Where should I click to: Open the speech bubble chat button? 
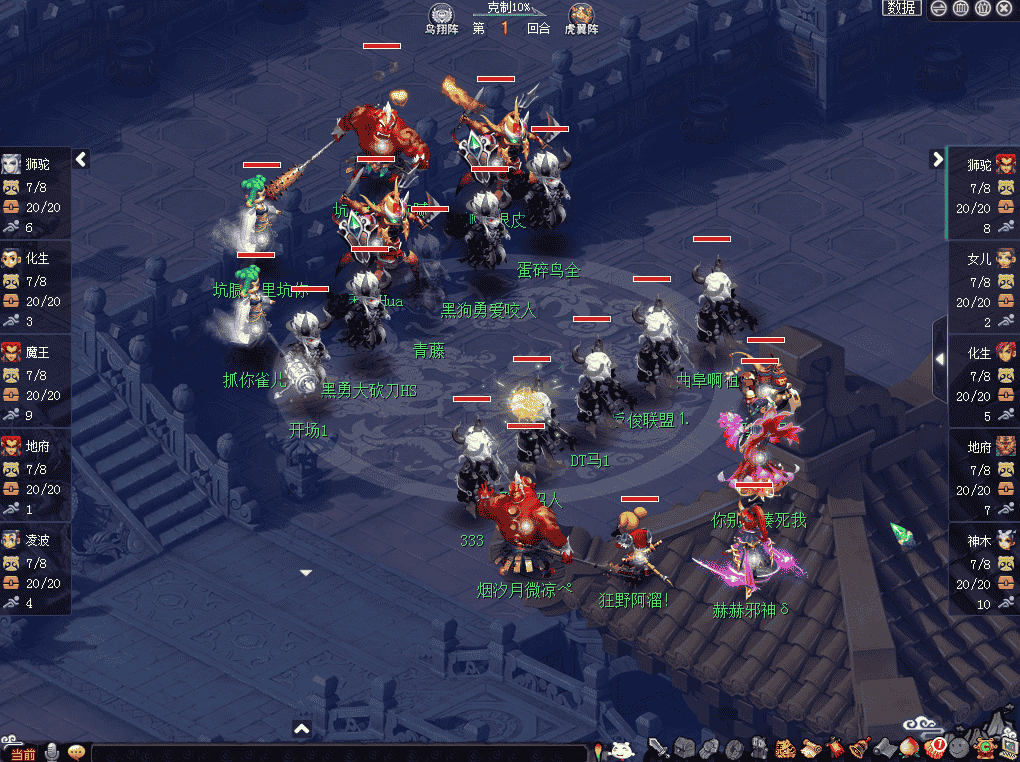pos(76,752)
